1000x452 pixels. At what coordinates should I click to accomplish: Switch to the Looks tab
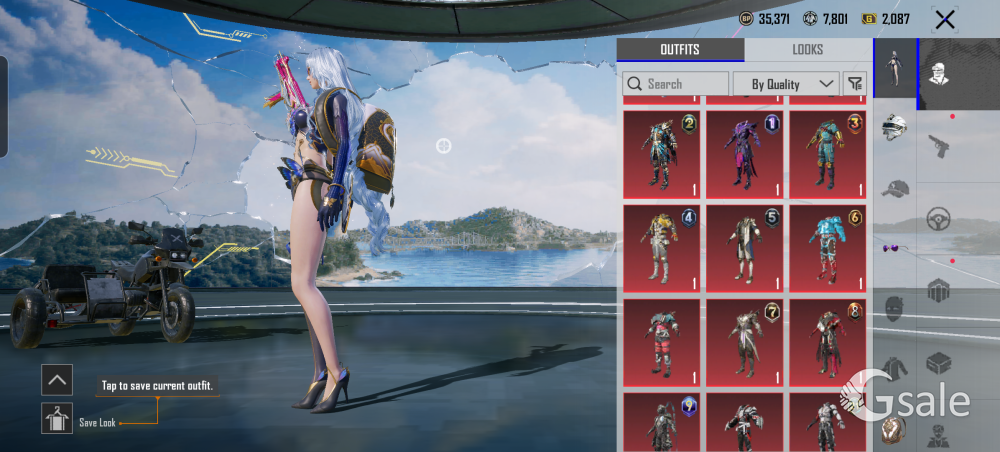click(x=807, y=50)
